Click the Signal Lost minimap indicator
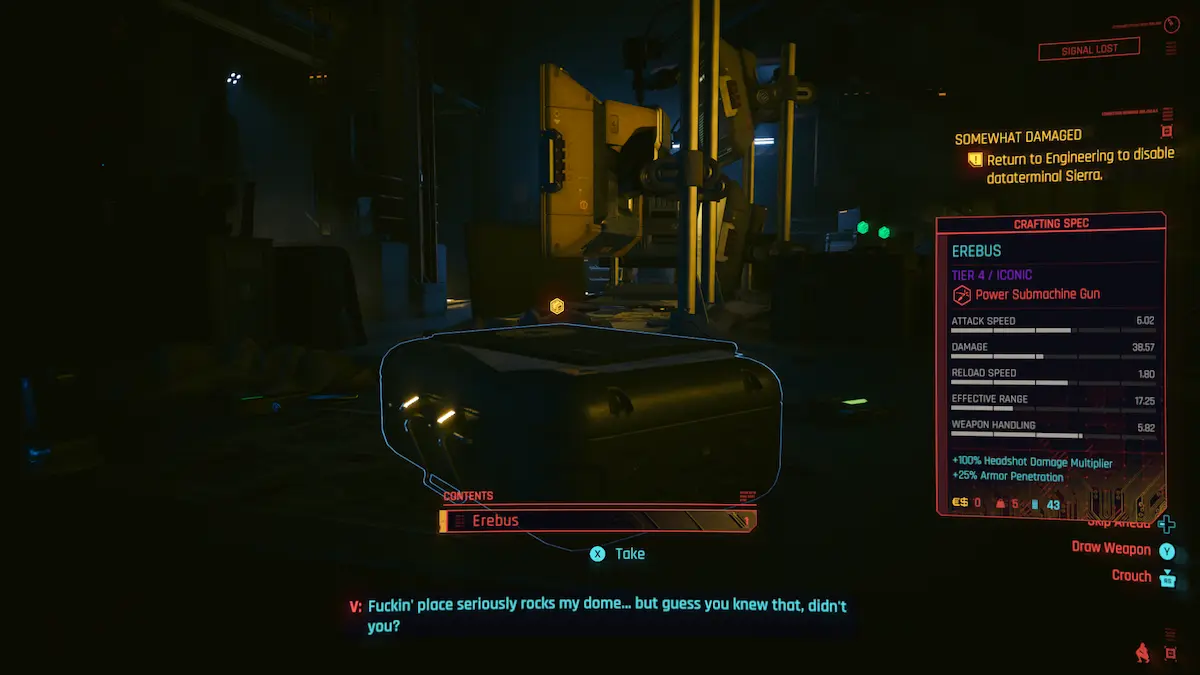 (x=1089, y=49)
